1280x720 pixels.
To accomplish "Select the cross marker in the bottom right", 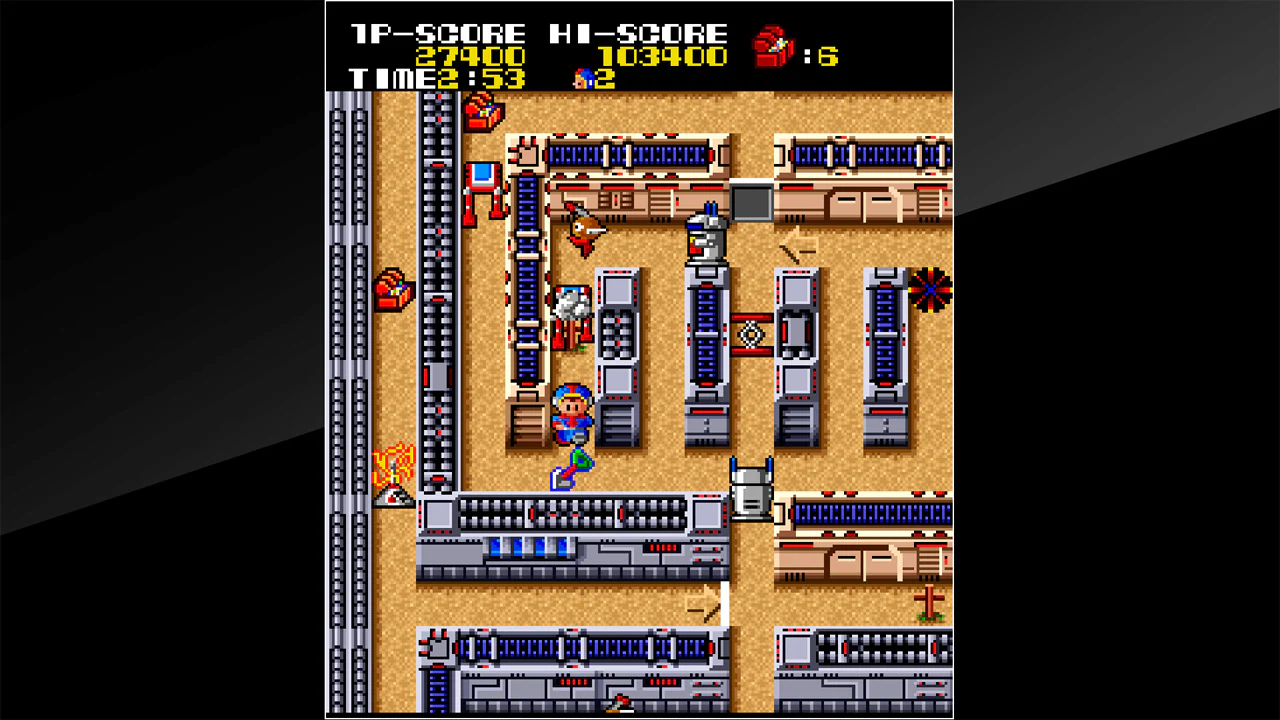I will (928, 602).
